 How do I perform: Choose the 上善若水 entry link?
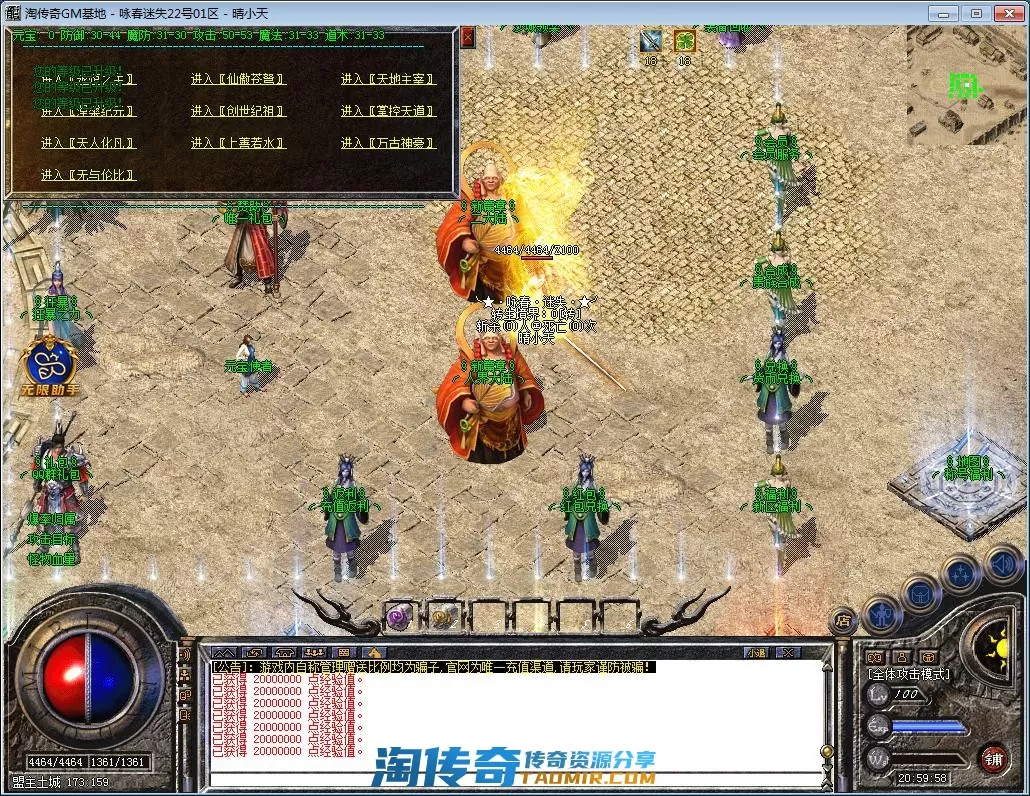(238, 143)
